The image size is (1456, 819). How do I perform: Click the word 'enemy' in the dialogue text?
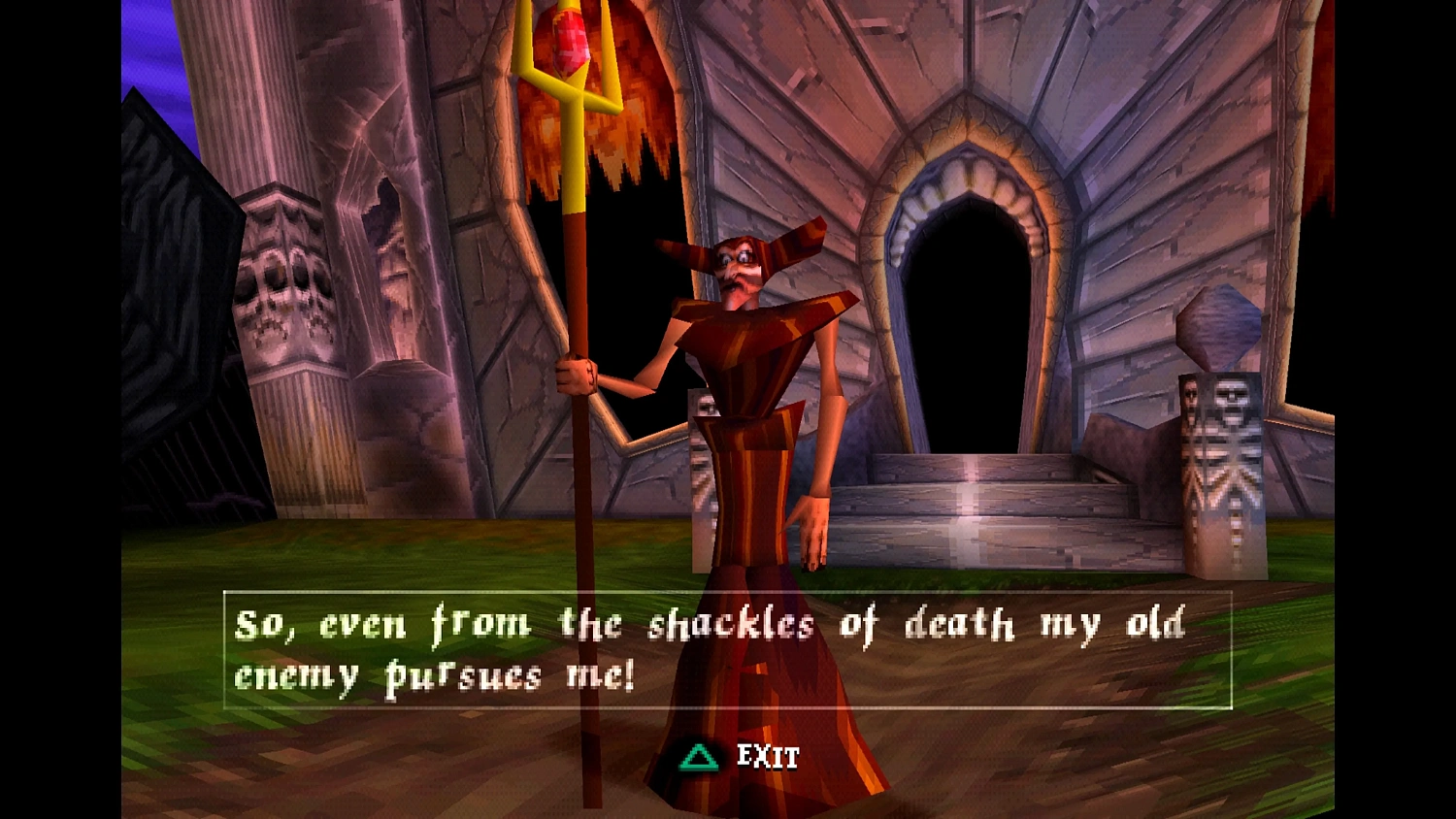(293, 675)
